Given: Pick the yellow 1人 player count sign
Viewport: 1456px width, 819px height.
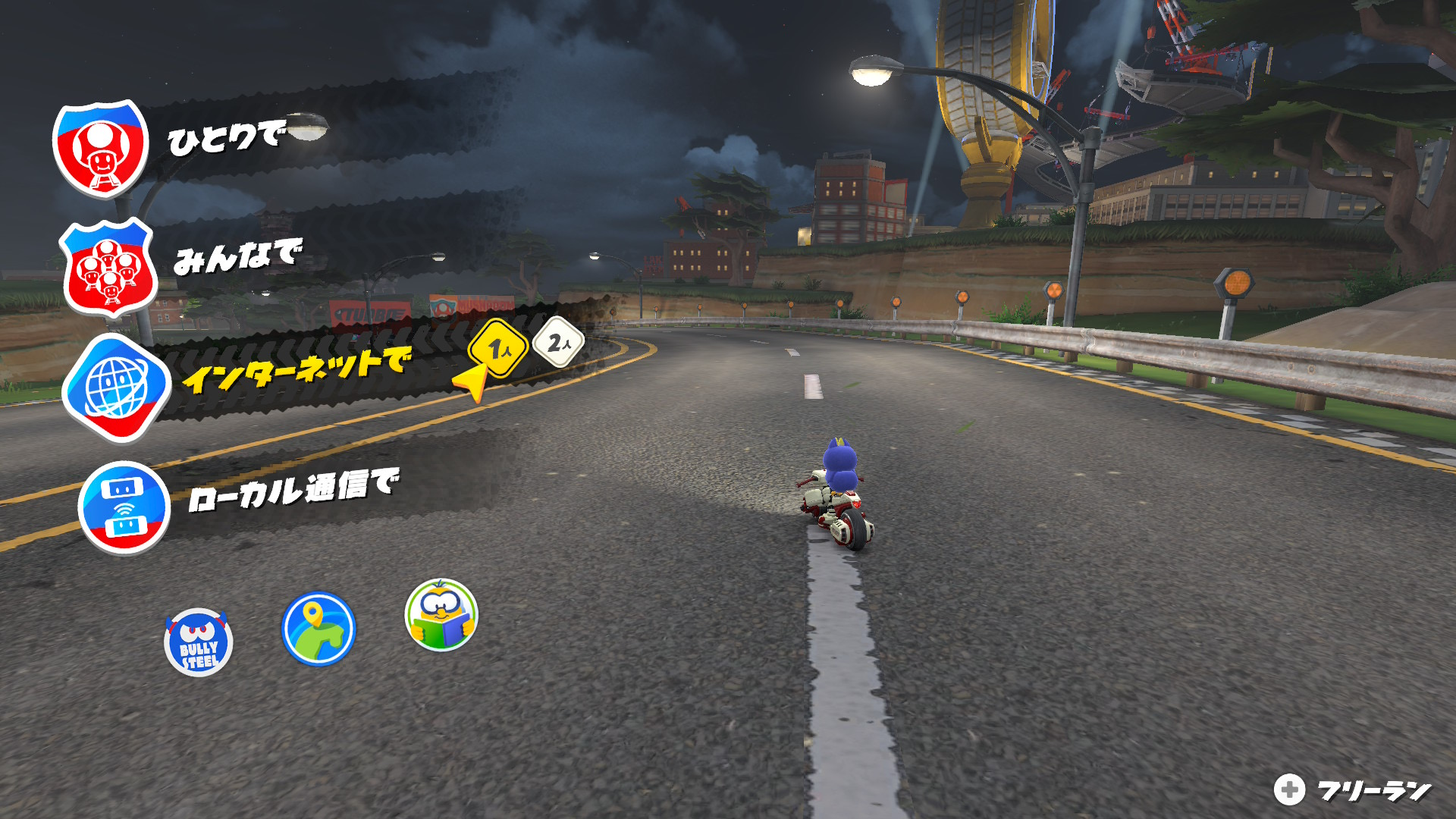Looking at the screenshot, I should pos(498,349).
